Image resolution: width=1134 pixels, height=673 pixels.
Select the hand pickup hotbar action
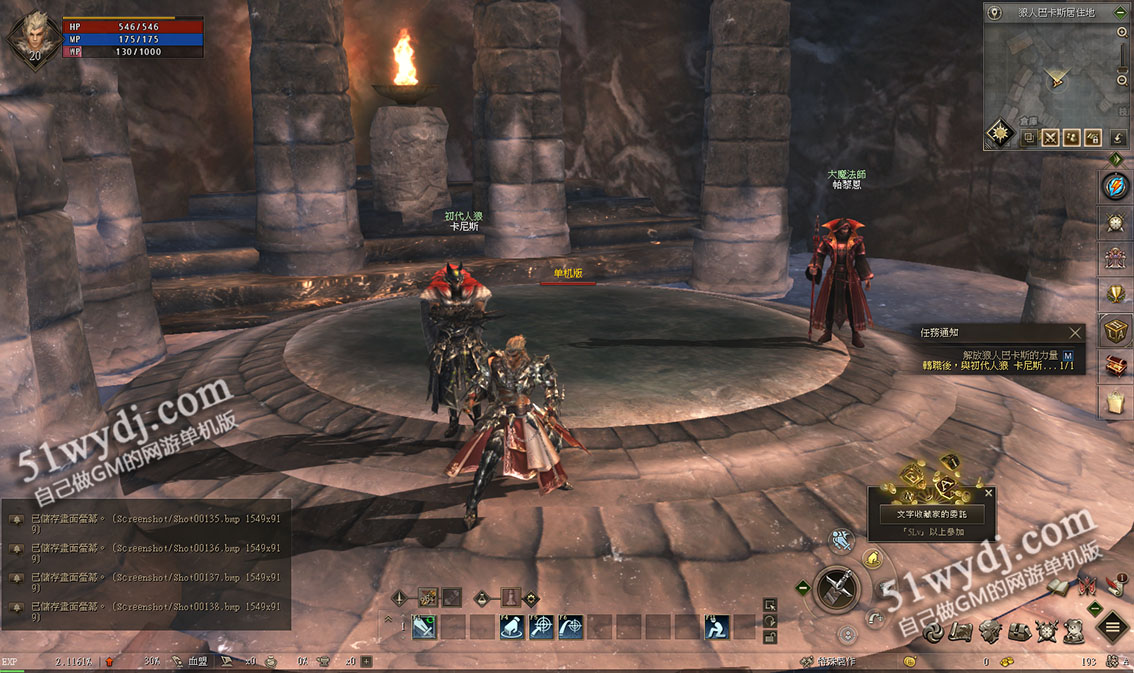coord(513,627)
